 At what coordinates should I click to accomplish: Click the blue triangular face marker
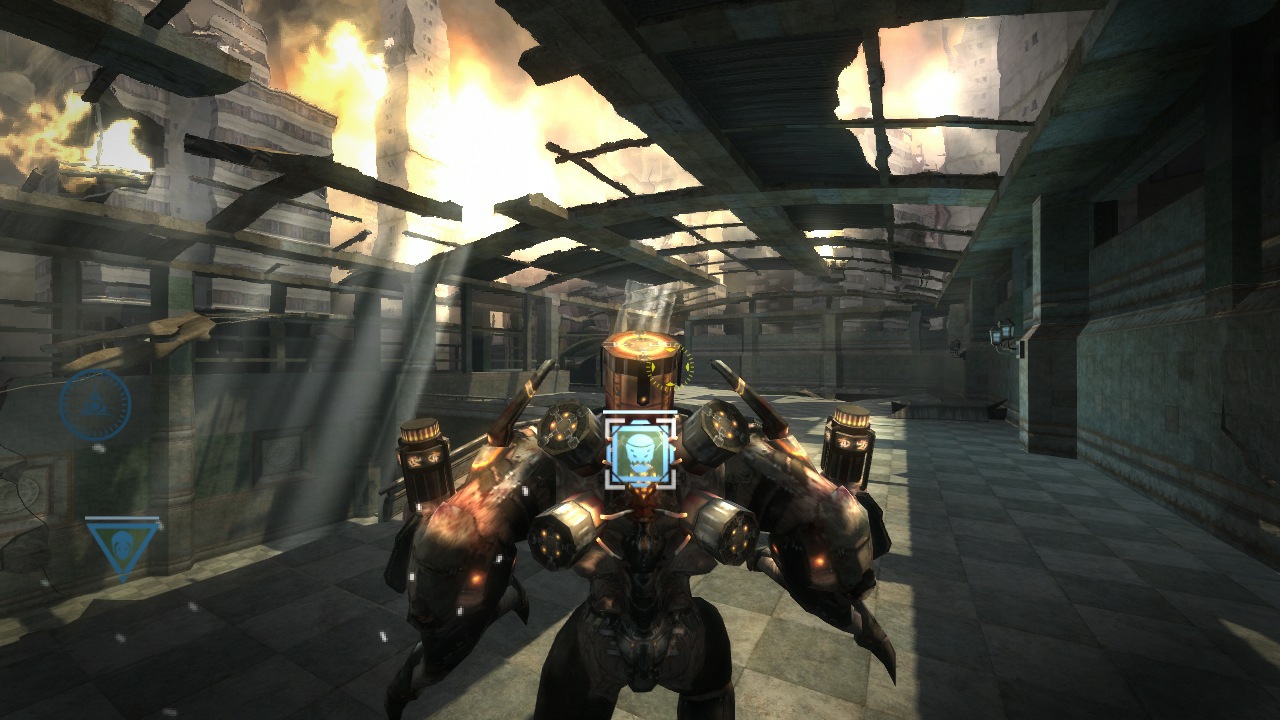click(122, 545)
